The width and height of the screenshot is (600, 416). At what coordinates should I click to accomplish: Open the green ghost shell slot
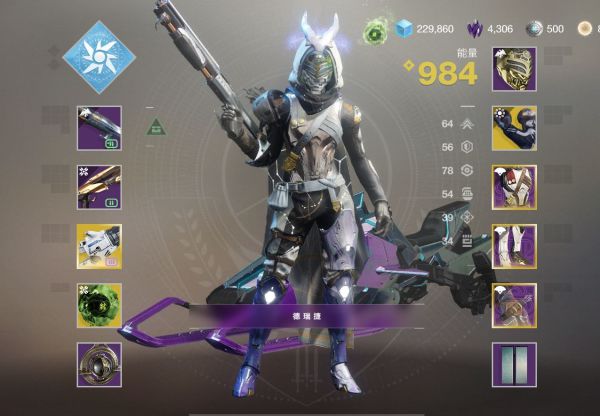(x=99, y=305)
